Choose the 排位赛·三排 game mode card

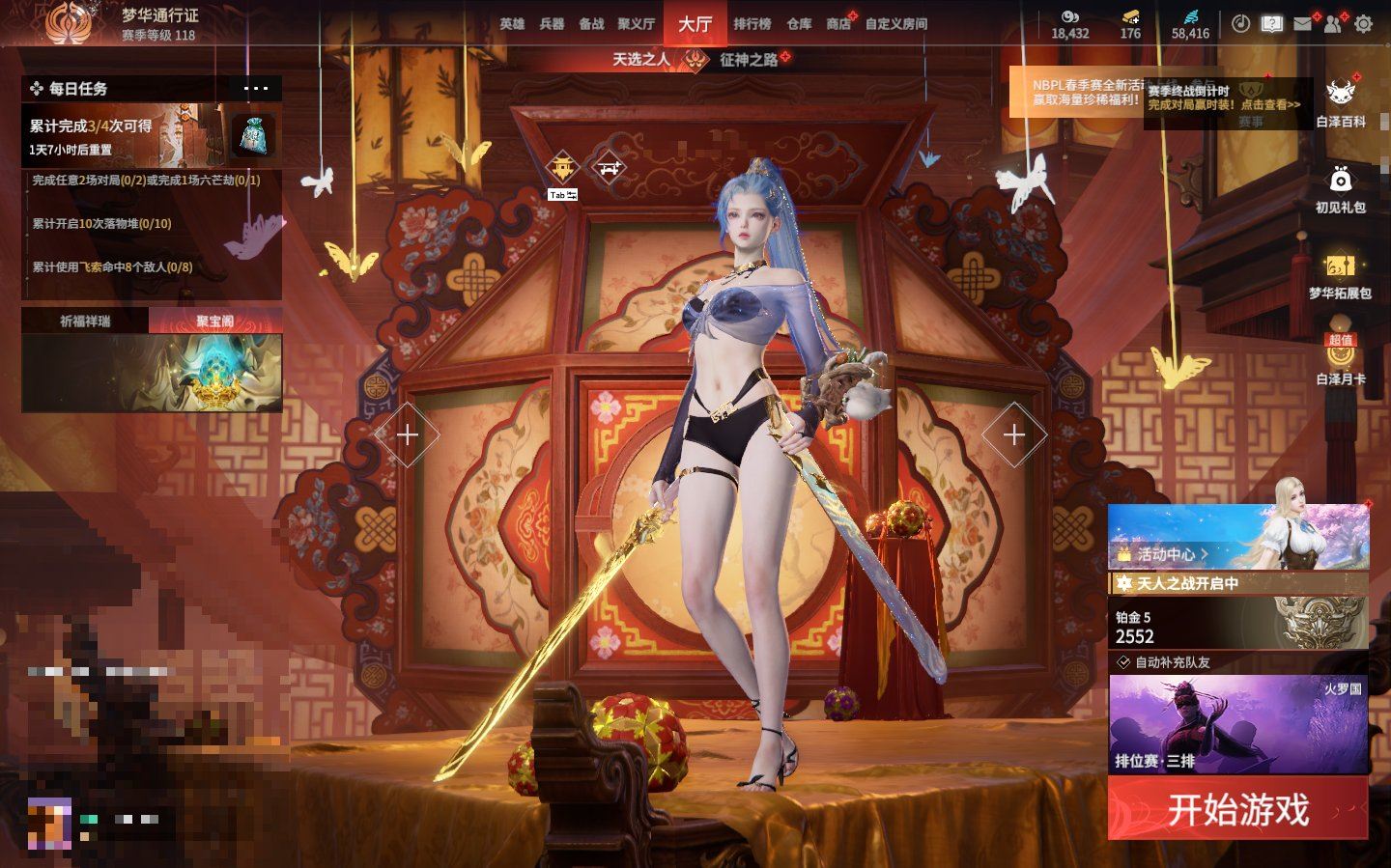(x=1237, y=724)
